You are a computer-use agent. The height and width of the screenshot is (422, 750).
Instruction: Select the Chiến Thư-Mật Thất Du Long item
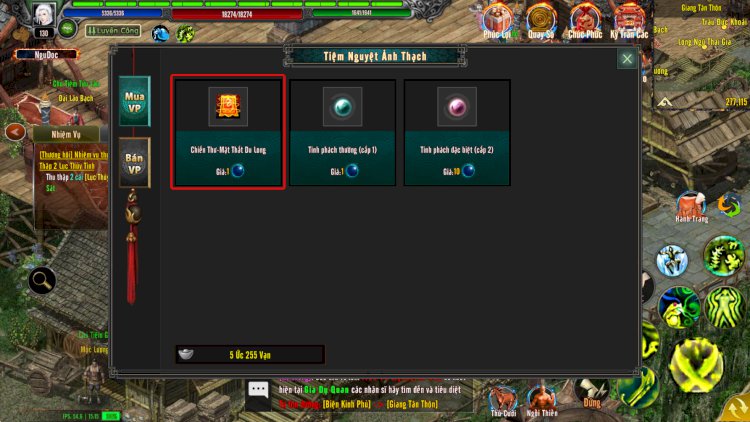228,131
